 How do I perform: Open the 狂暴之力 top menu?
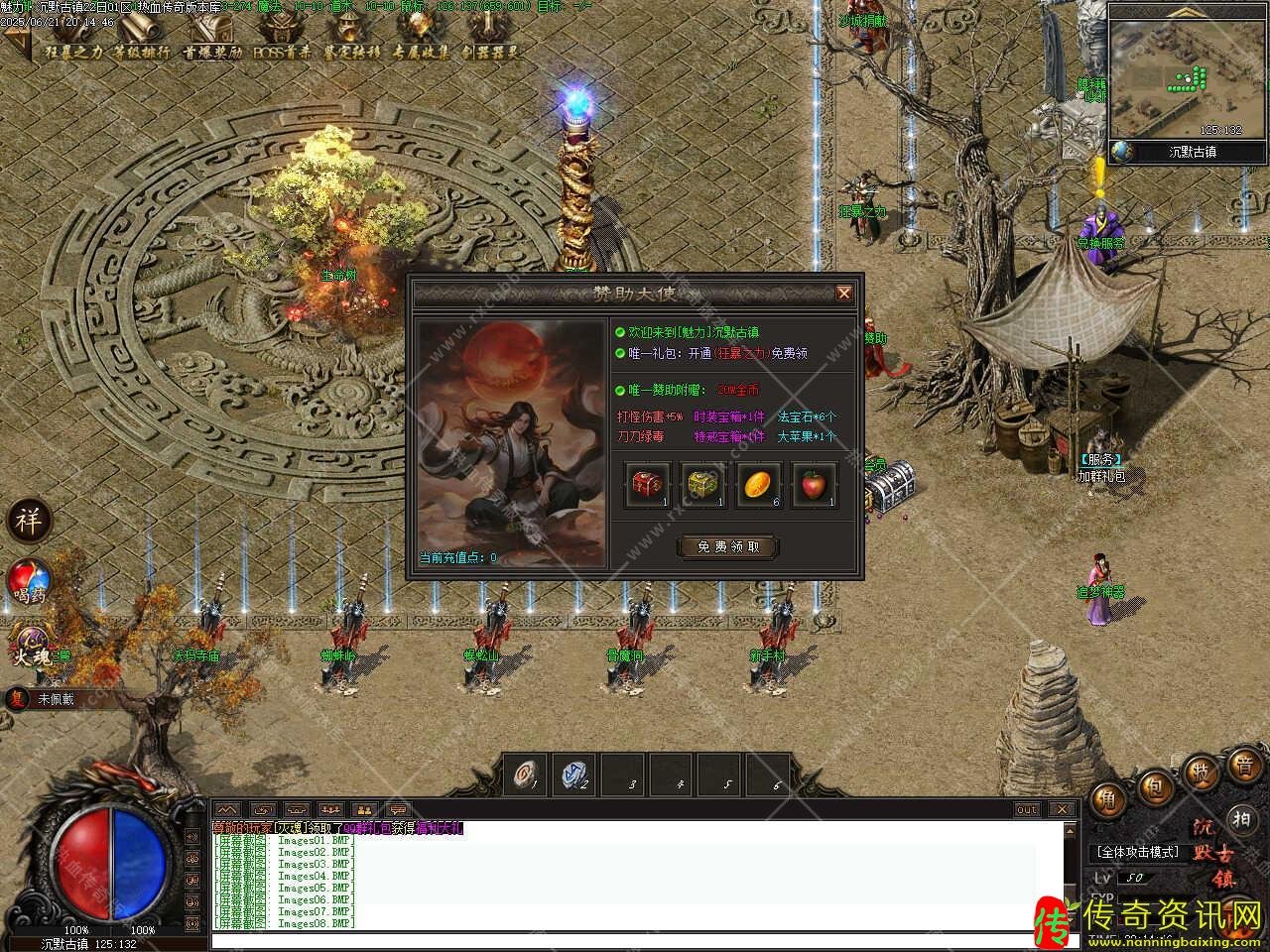click(x=72, y=52)
